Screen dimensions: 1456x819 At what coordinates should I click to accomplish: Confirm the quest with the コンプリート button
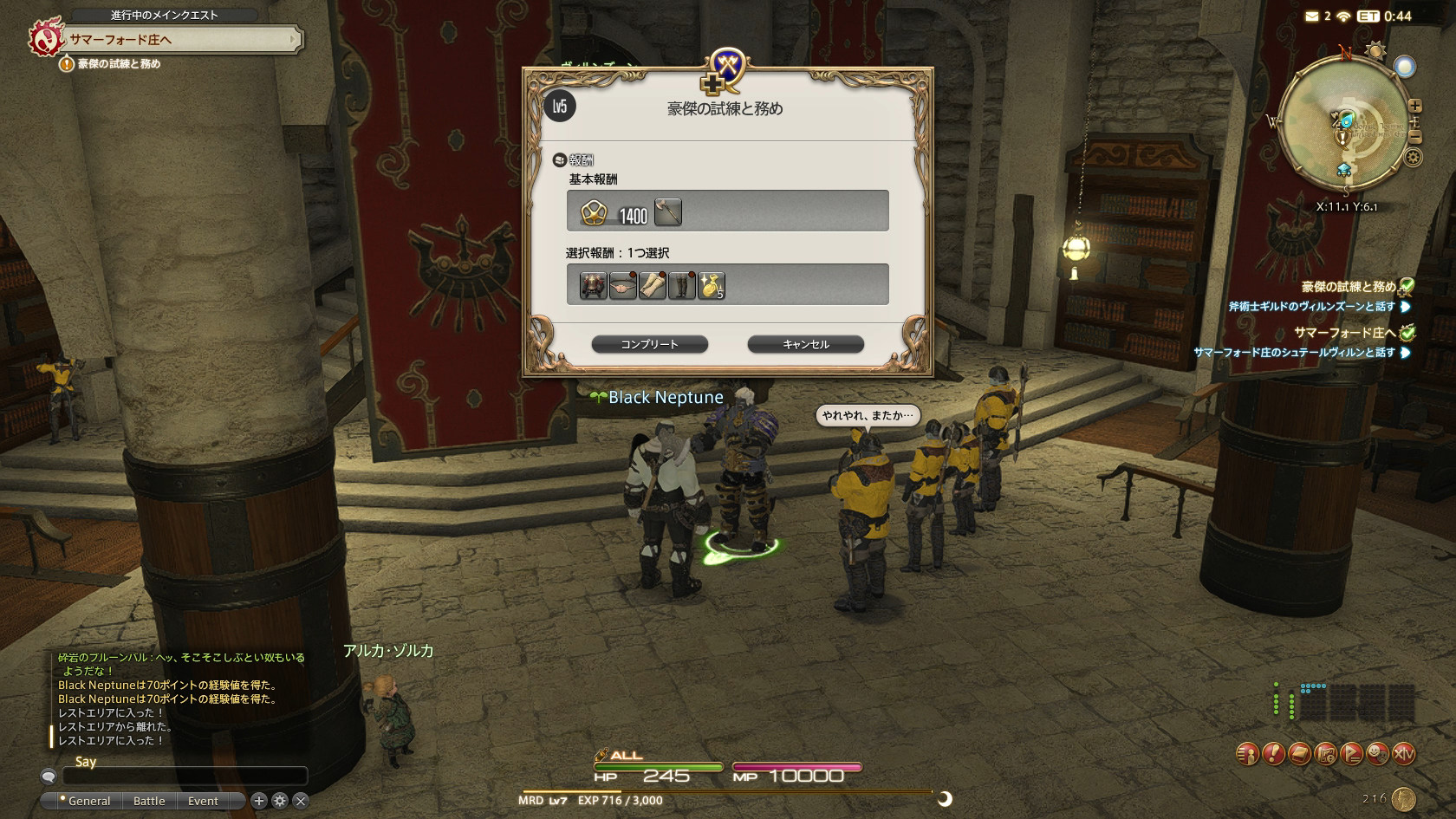[649, 344]
